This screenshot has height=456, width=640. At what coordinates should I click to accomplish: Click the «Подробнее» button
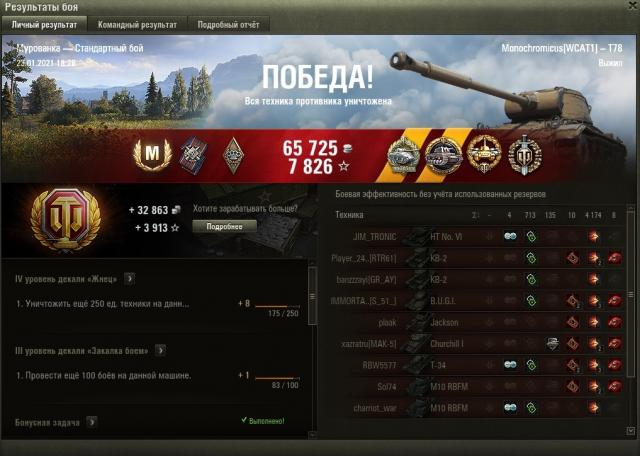(x=224, y=227)
